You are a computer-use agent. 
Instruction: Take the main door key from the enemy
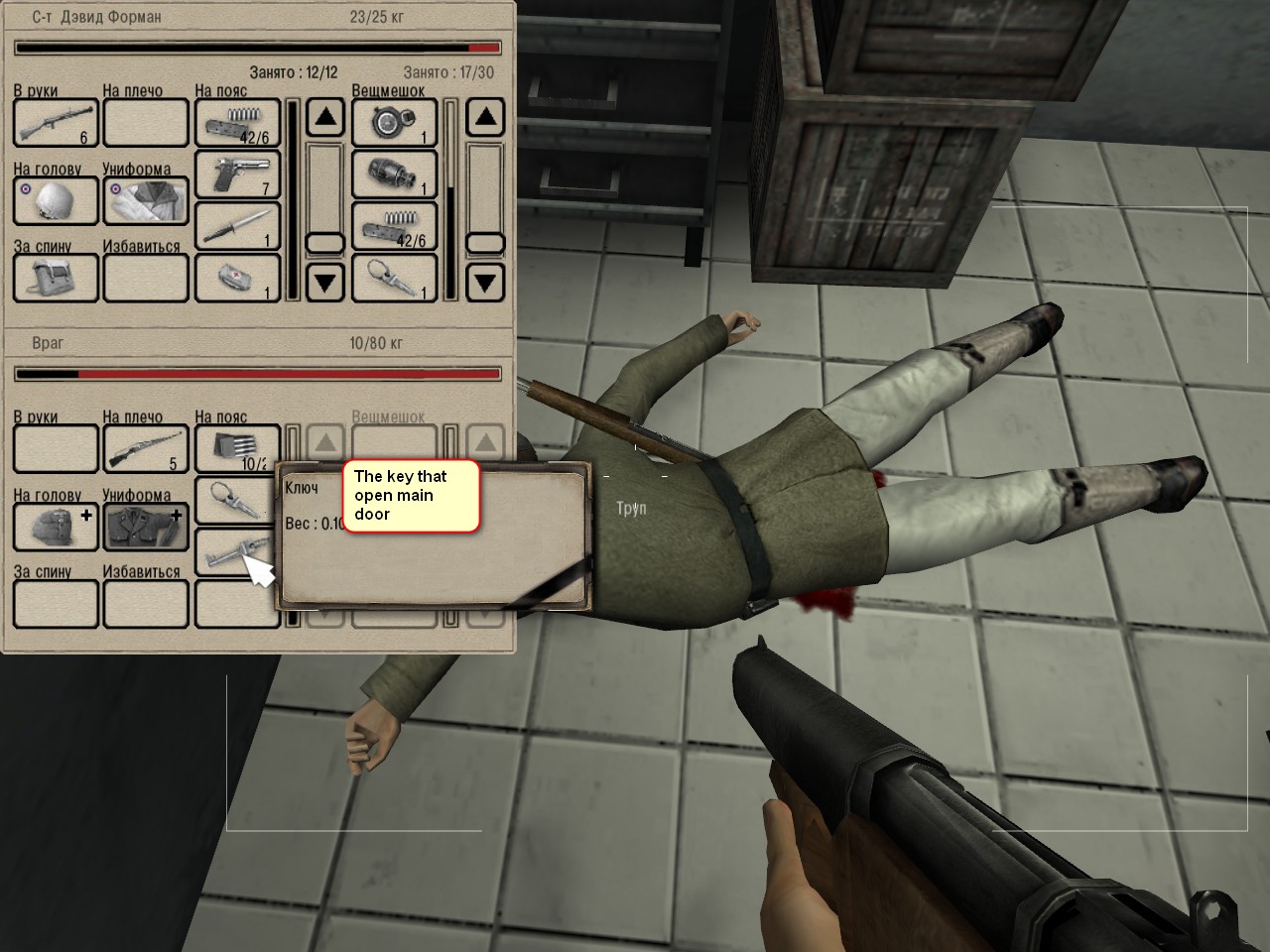click(x=233, y=553)
